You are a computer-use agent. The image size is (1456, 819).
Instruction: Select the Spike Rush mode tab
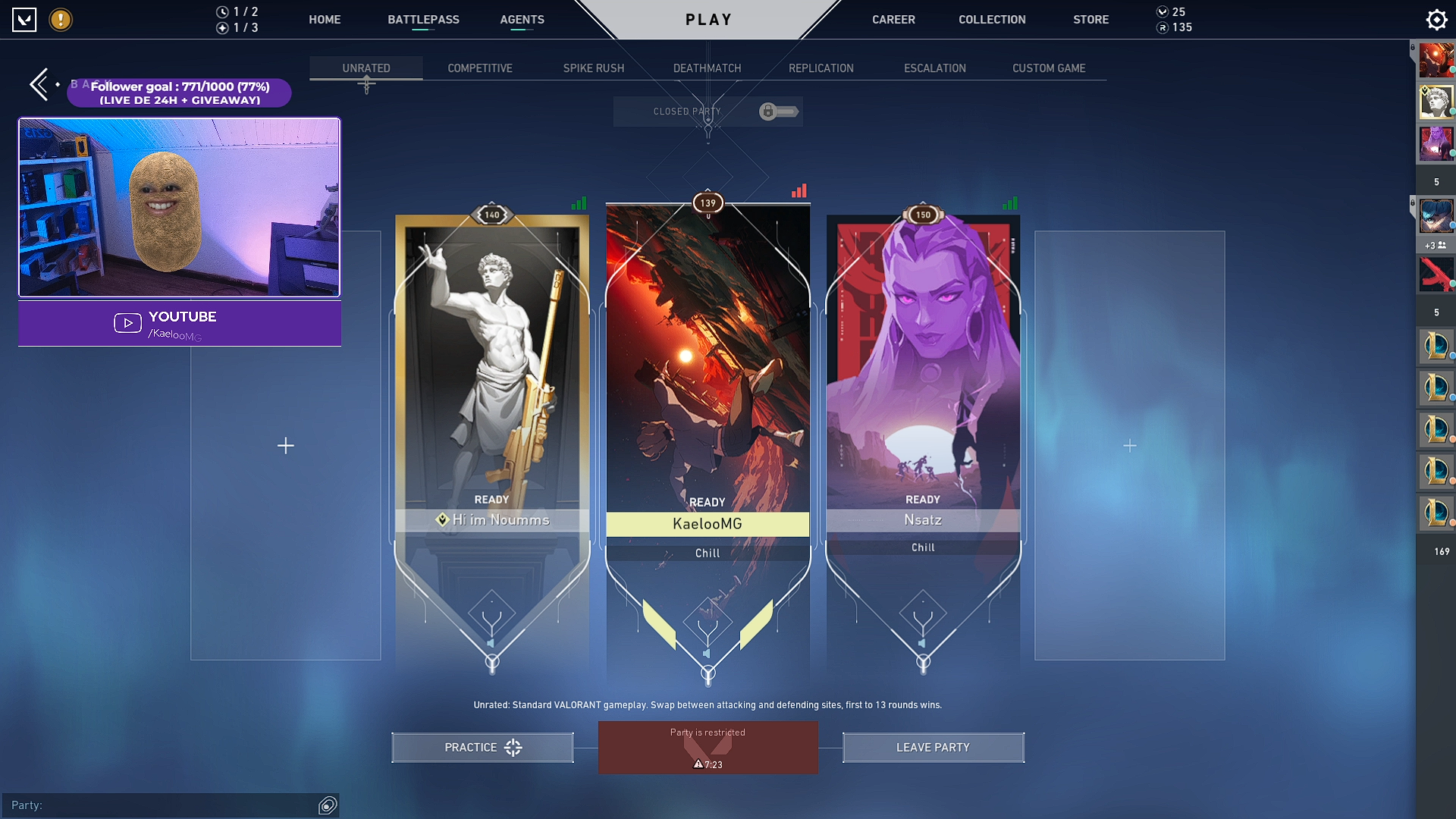tap(594, 68)
